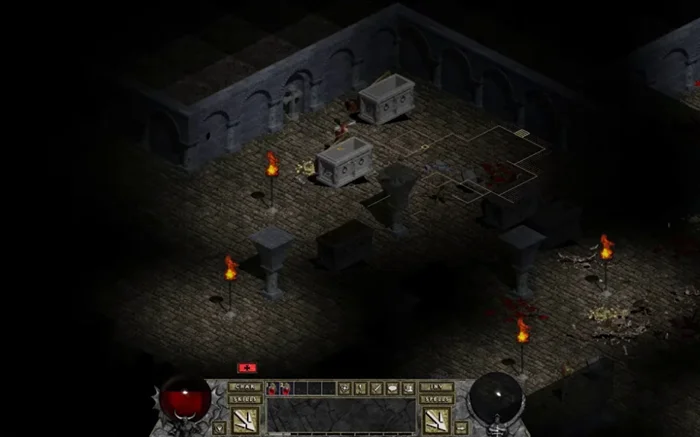Open the CHAR character panel
The width and height of the screenshot is (700, 437).
tap(245, 386)
